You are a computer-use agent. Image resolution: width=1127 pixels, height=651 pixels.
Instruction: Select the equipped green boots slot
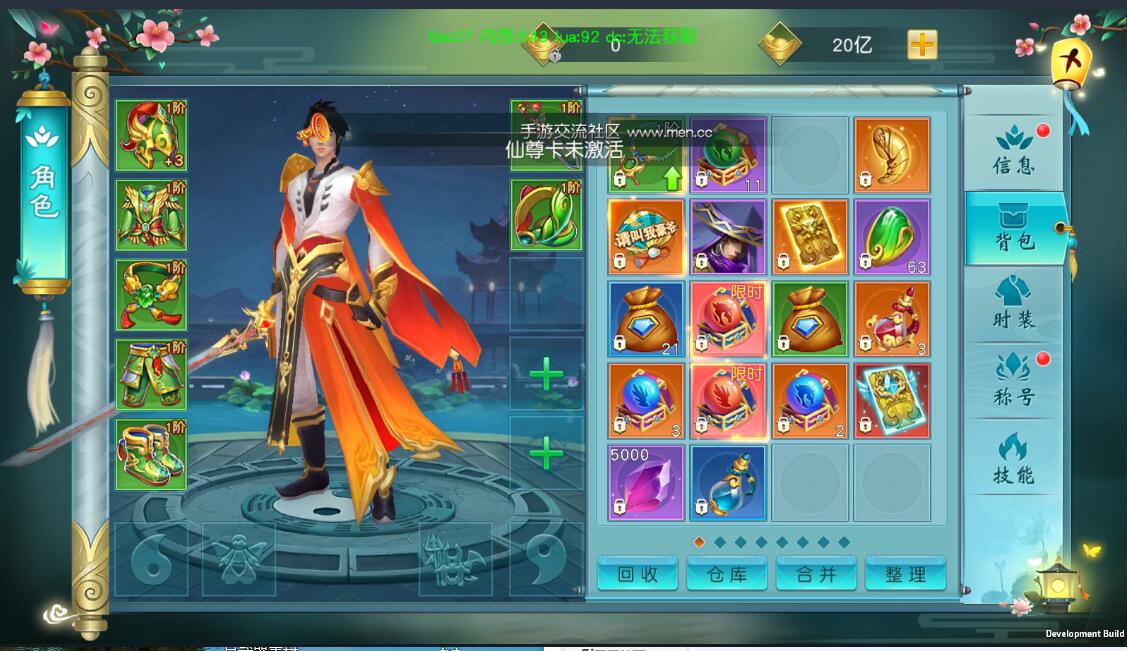pyautogui.click(x=151, y=455)
